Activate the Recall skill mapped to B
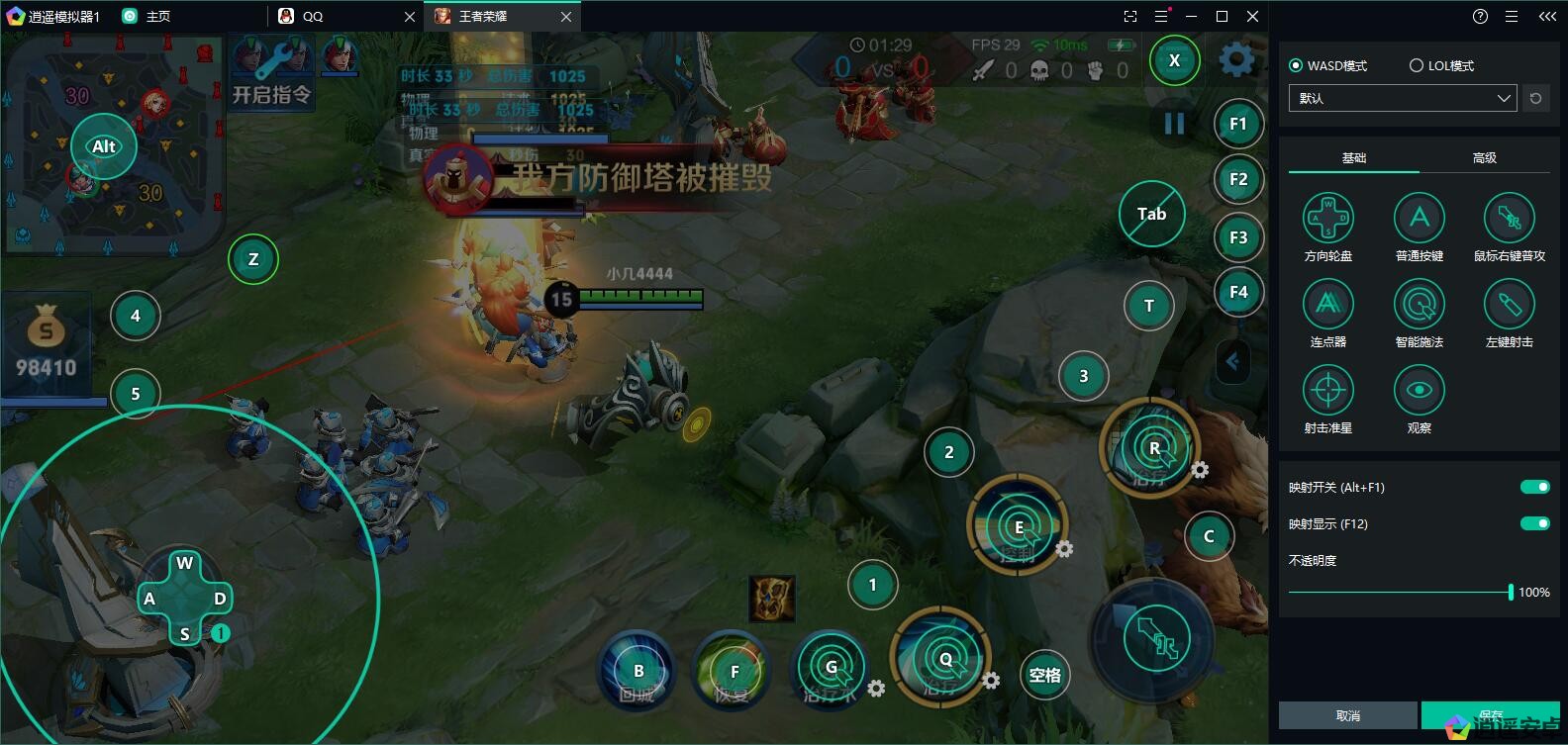This screenshot has height=745, width=1568. tap(637, 672)
